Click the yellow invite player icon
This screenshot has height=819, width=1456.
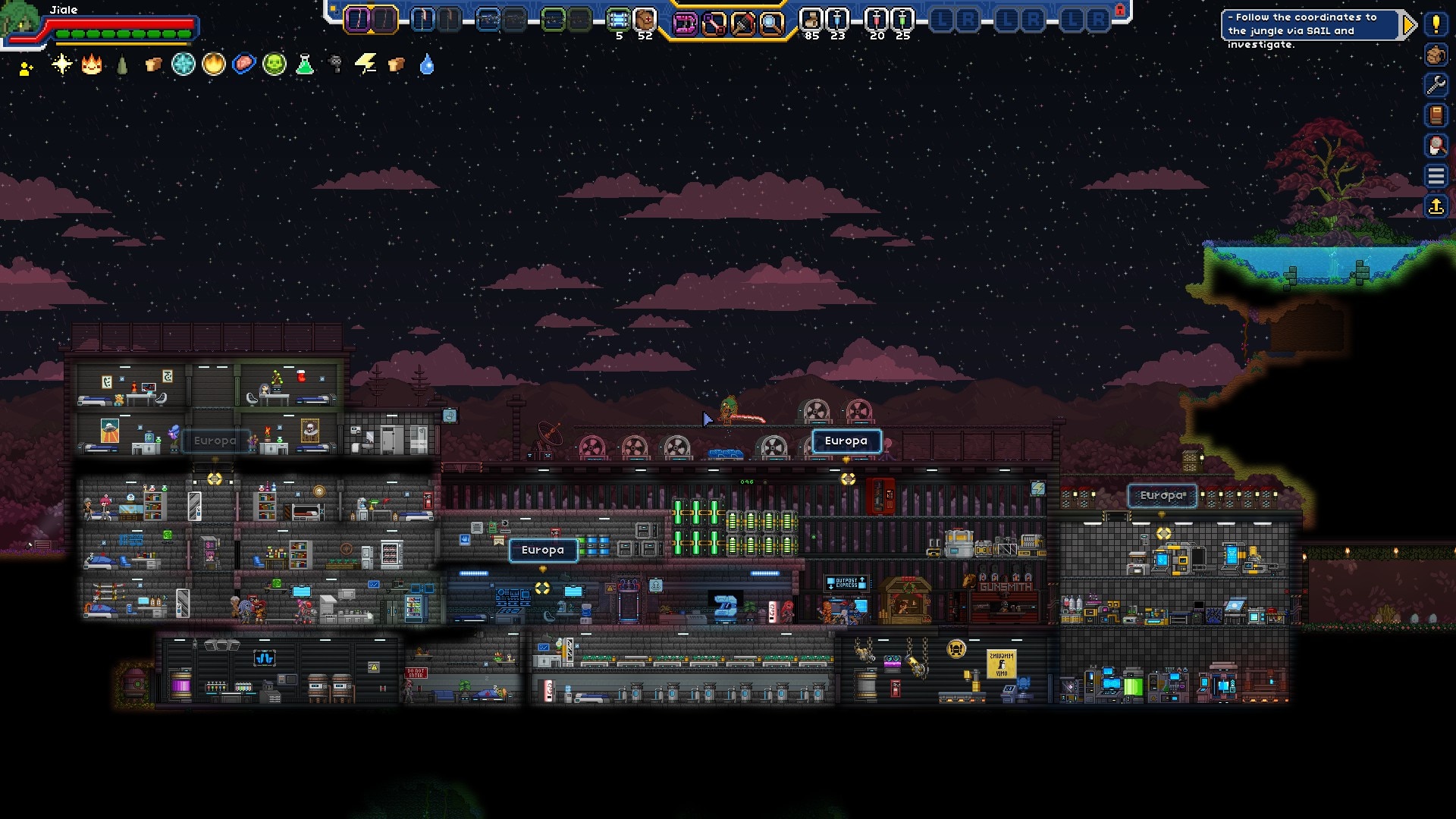pos(27,69)
